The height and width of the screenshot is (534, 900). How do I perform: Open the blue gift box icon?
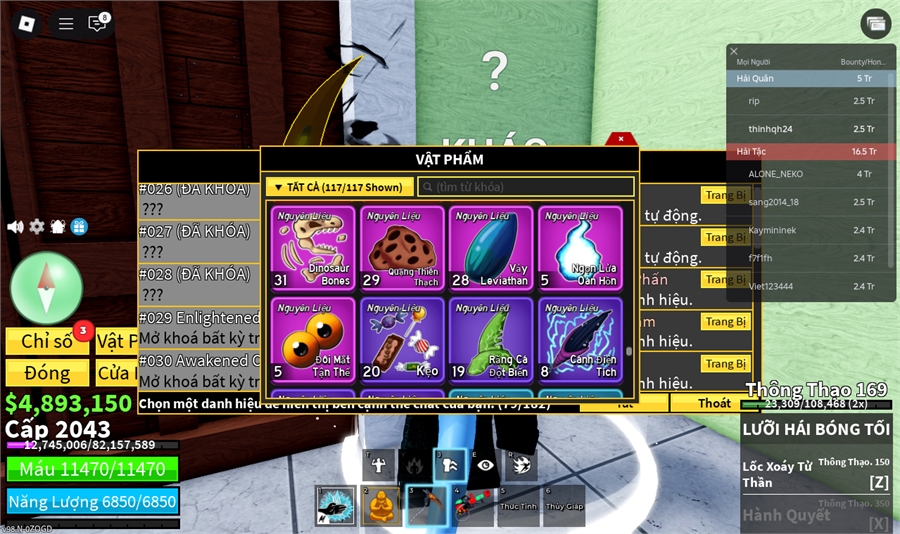[x=79, y=227]
